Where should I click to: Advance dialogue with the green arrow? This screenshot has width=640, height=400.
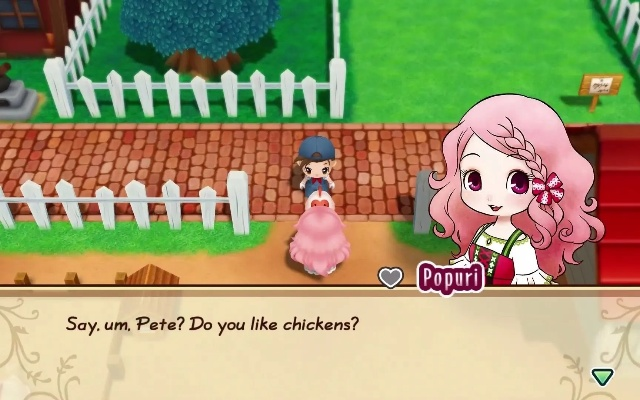click(x=602, y=376)
